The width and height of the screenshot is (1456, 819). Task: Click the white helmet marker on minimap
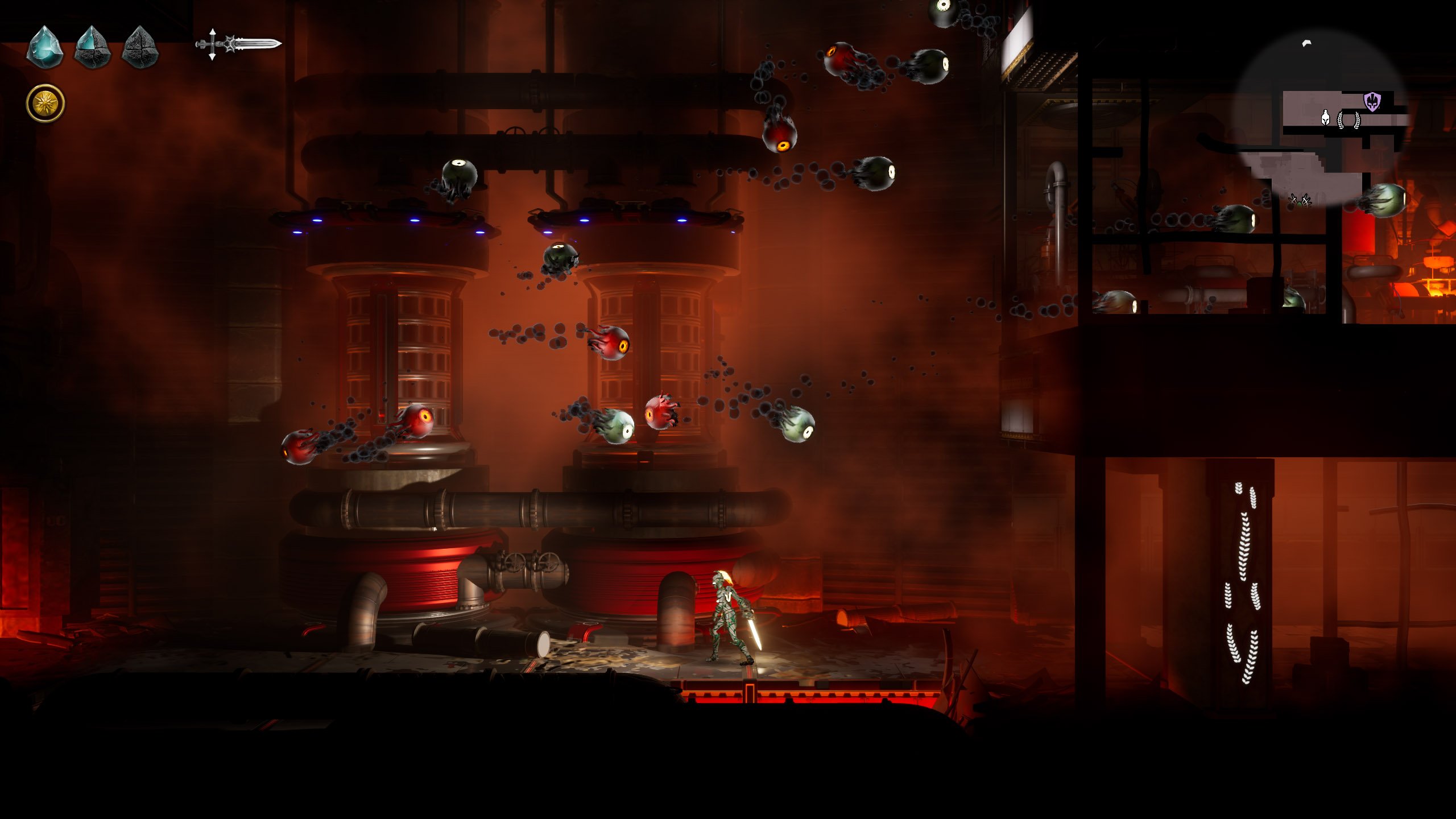click(1325, 118)
